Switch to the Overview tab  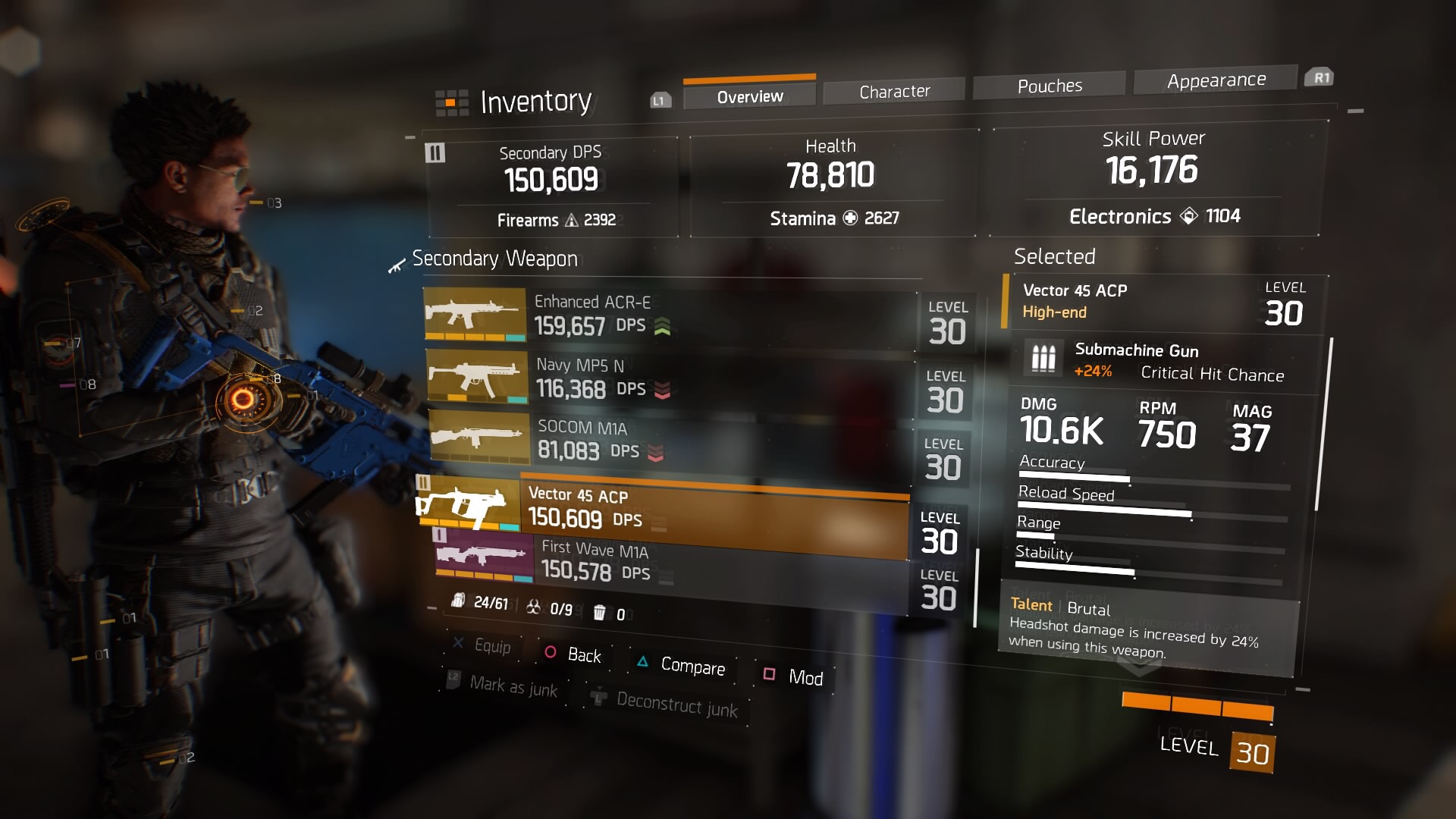tap(749, 97)
